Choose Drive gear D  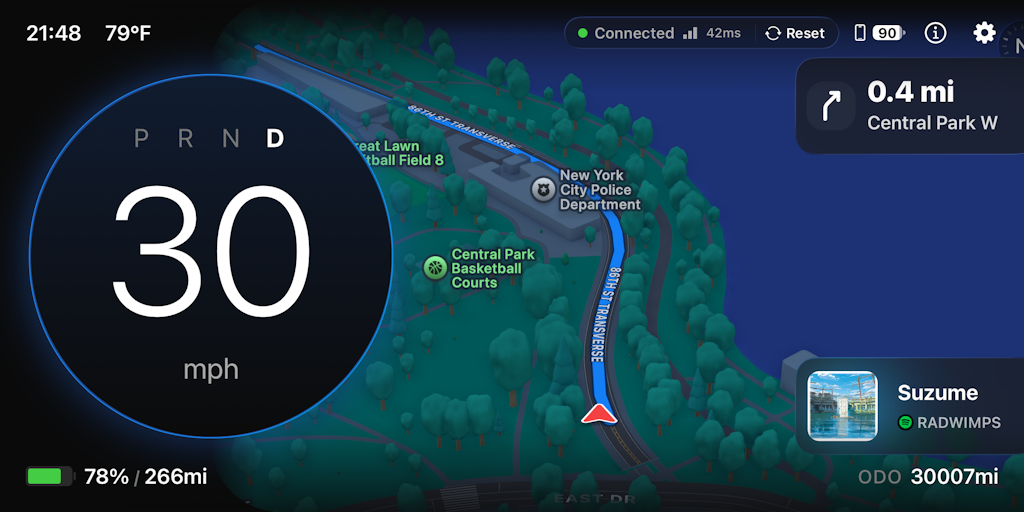point(275,139)
